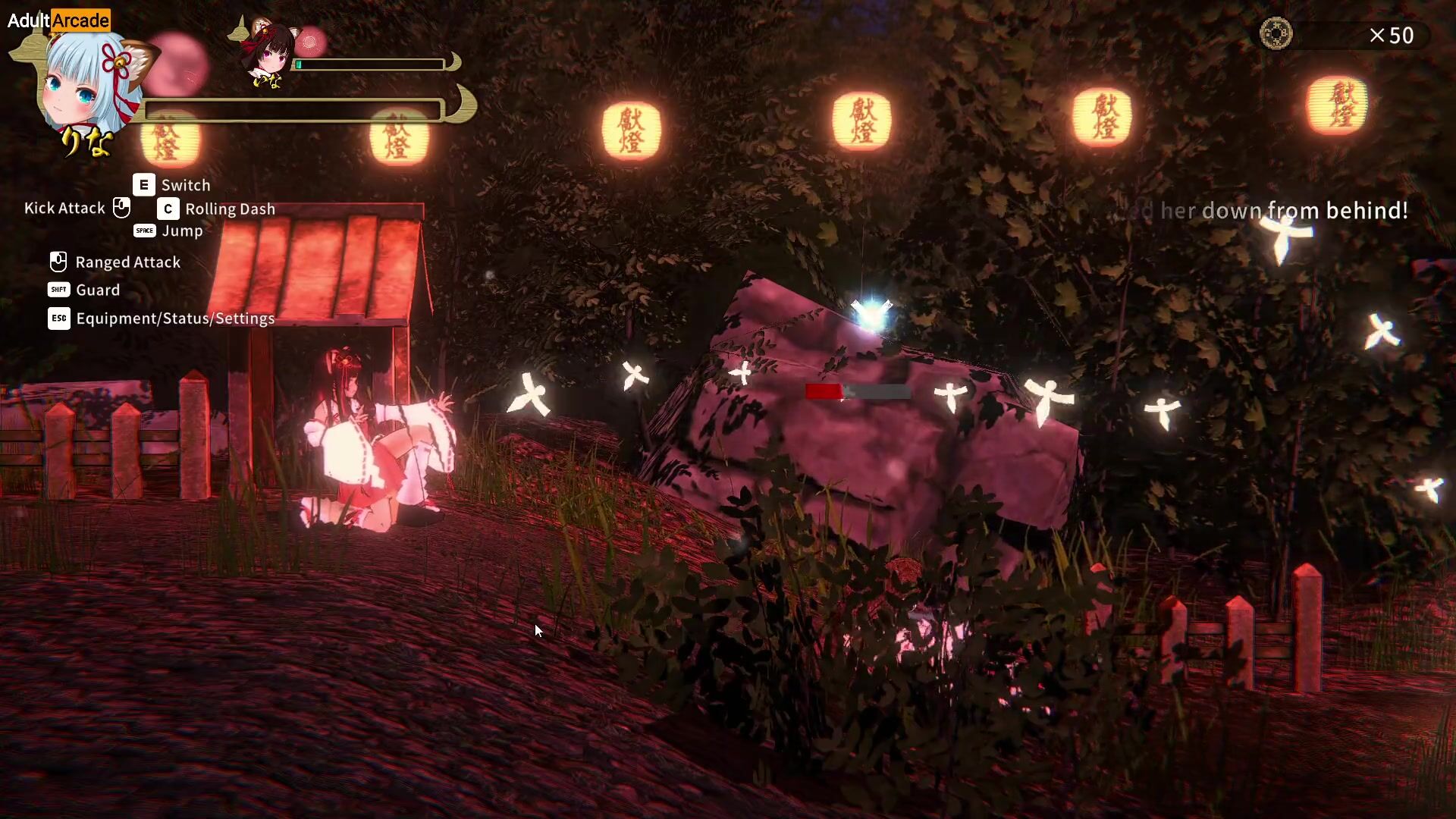This screenshot has height=819, width=1456.
Task: Open the AdultArcade watermark logo
Action: pyautogui.click(x=58, y=20)
